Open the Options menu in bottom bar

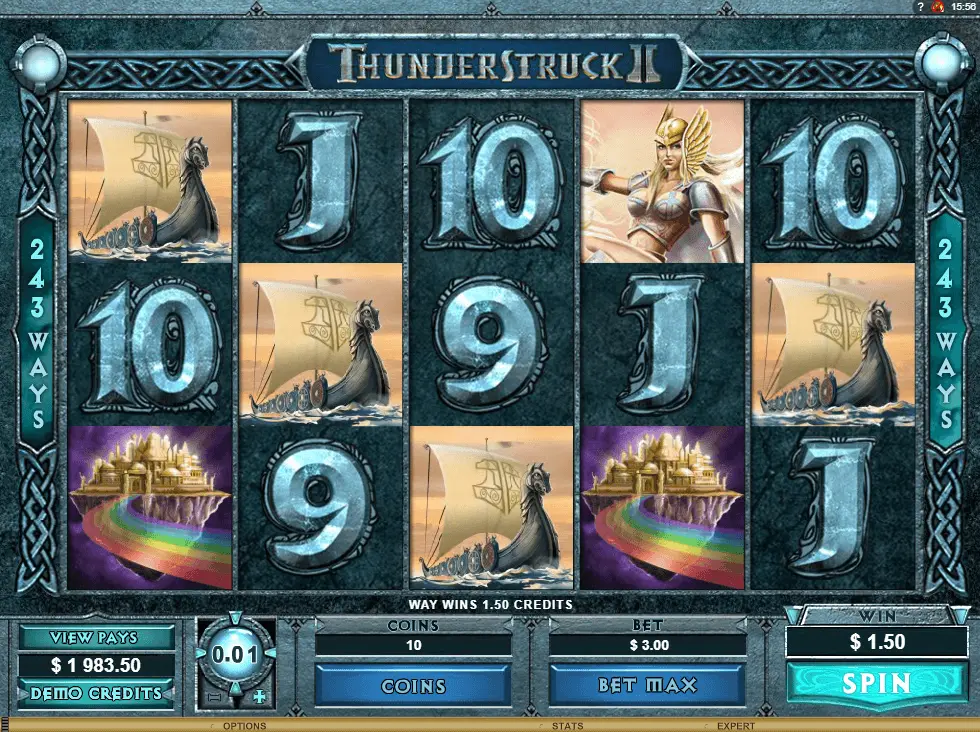pos(244,726)
